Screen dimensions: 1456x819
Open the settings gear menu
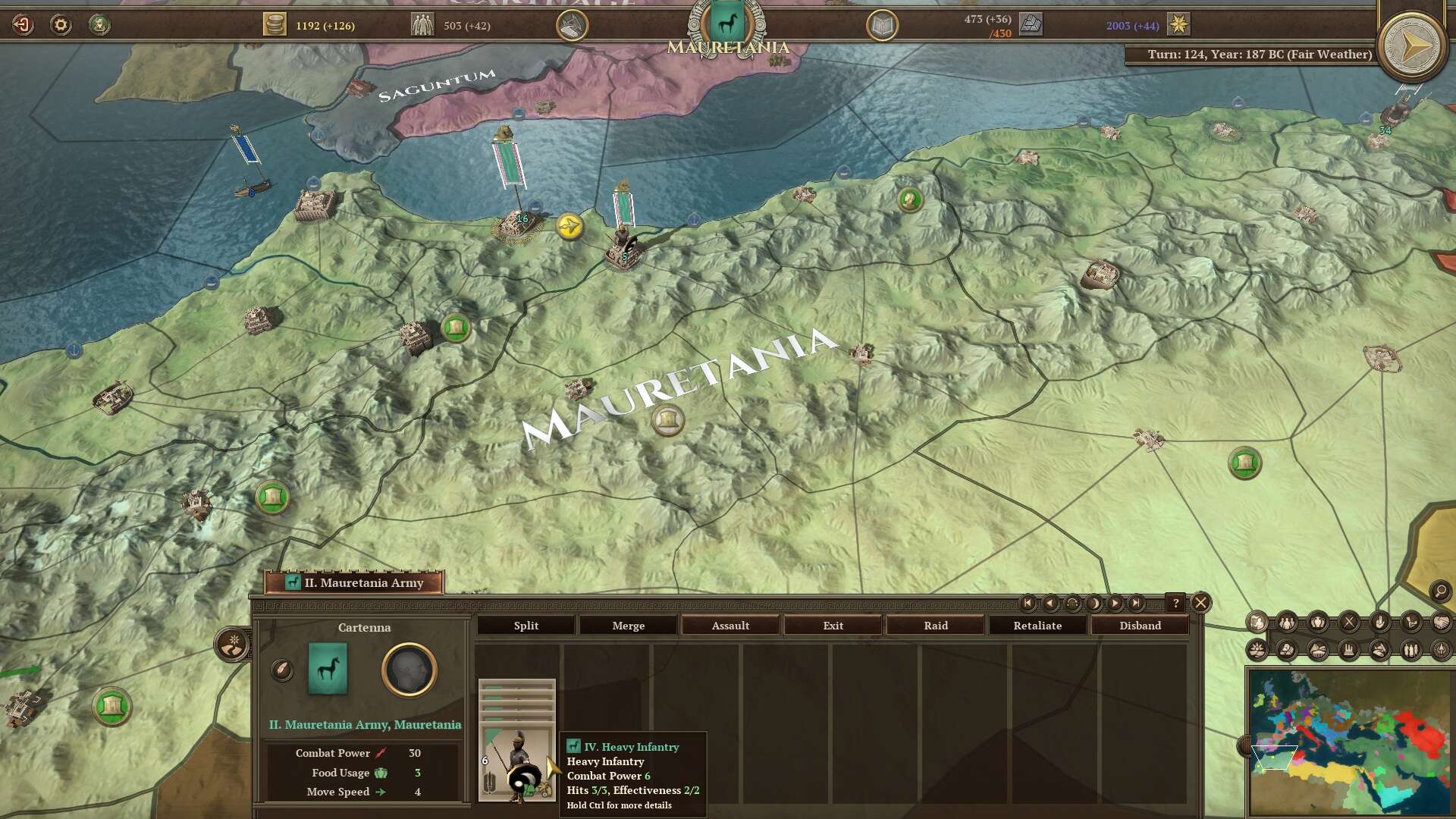[x=61, y=25]
